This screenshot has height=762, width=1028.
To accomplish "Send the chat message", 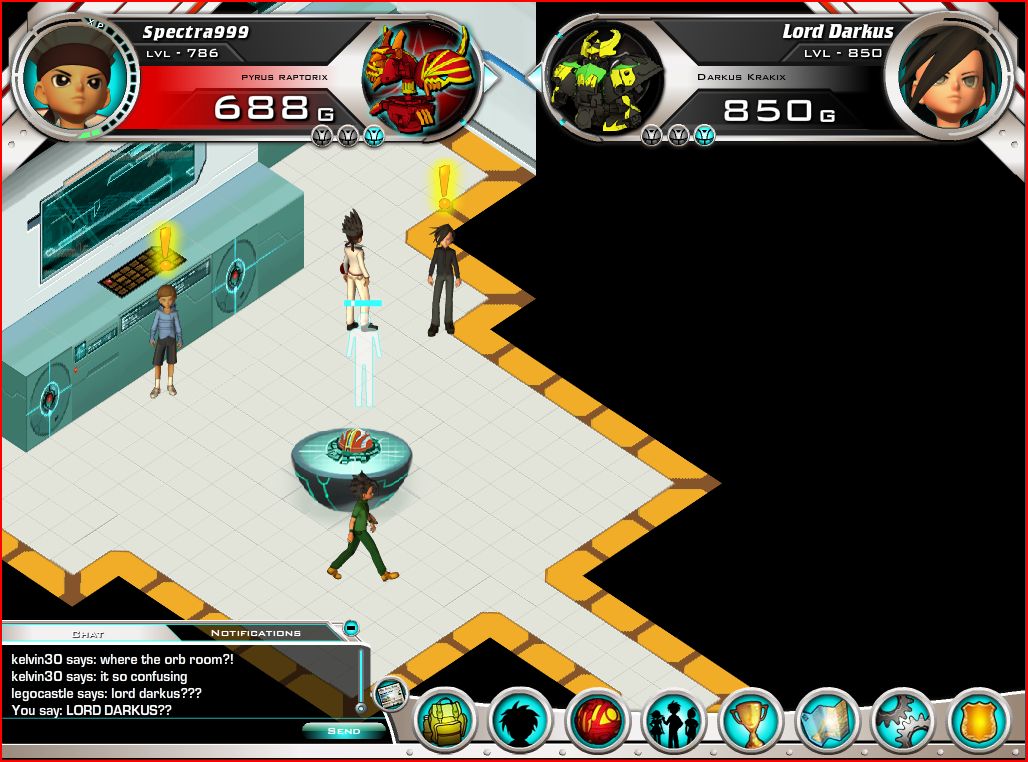I will click(x=344, y=731).
